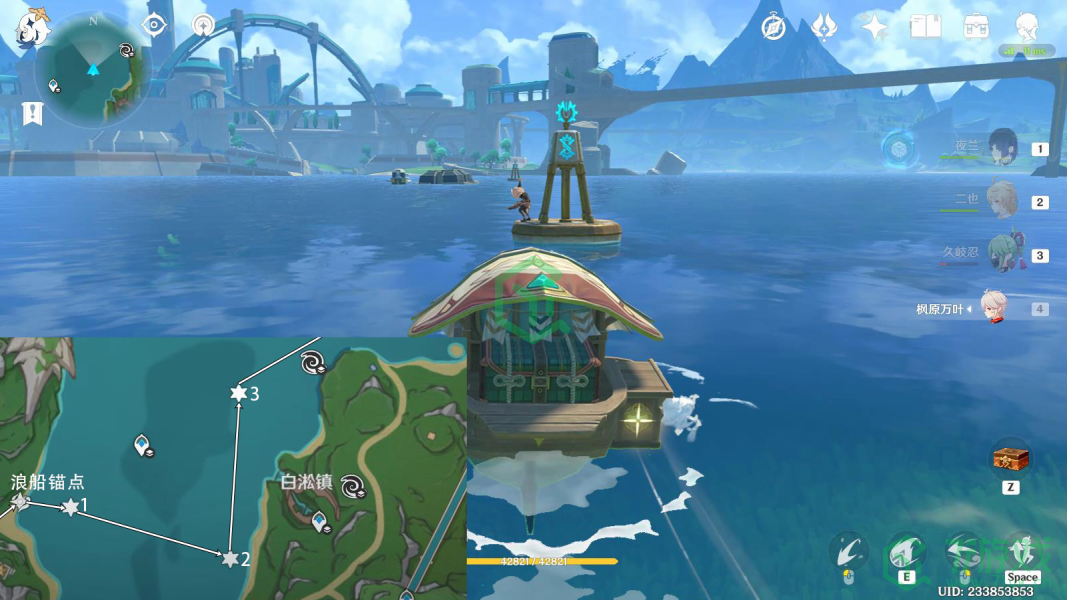Screen dimensions: 1067x600
Task: Select star marker 2 on the map
Action: (x=230, y=559)
